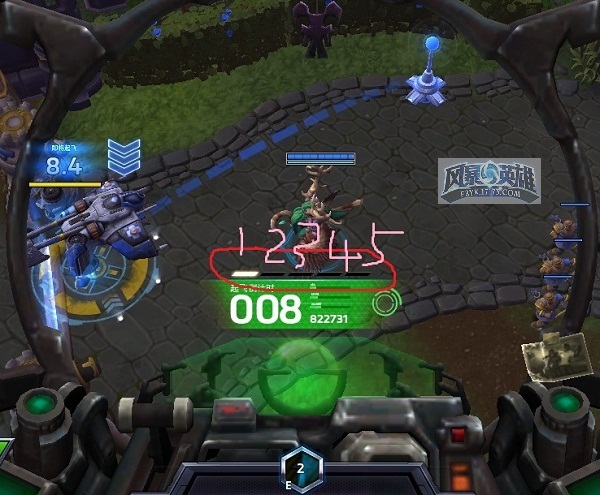Activate the hexagonal E ability icon
The image size is (600, 495).
(x=300, y=467)
